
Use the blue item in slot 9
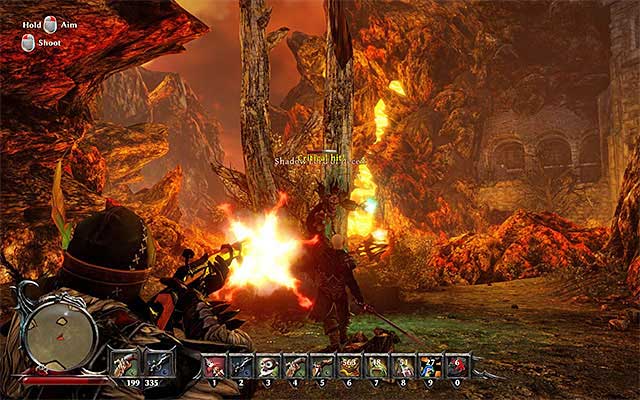point(431,366)
